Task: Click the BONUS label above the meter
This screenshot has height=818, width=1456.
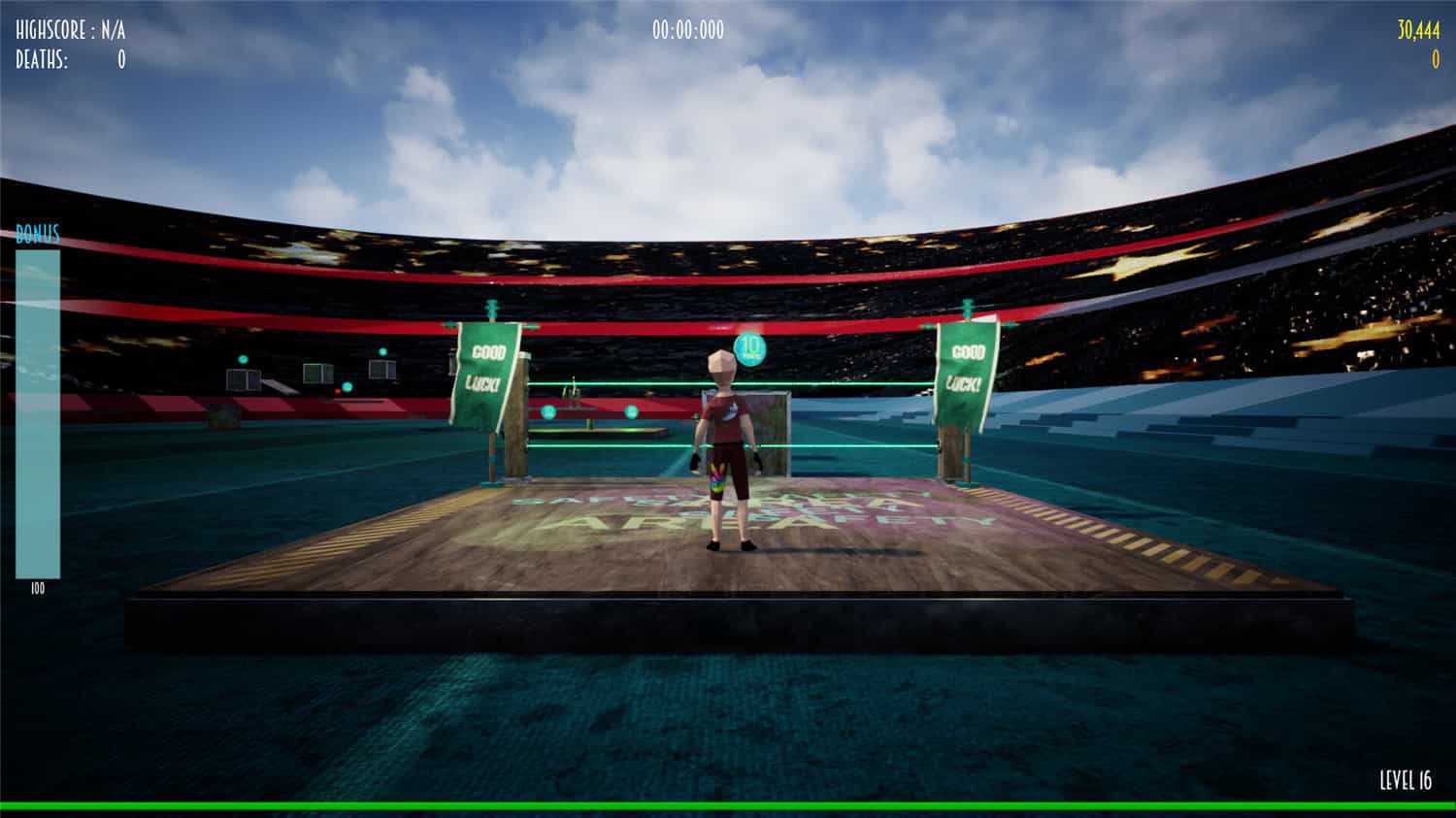Action: [x=36, y=233]
